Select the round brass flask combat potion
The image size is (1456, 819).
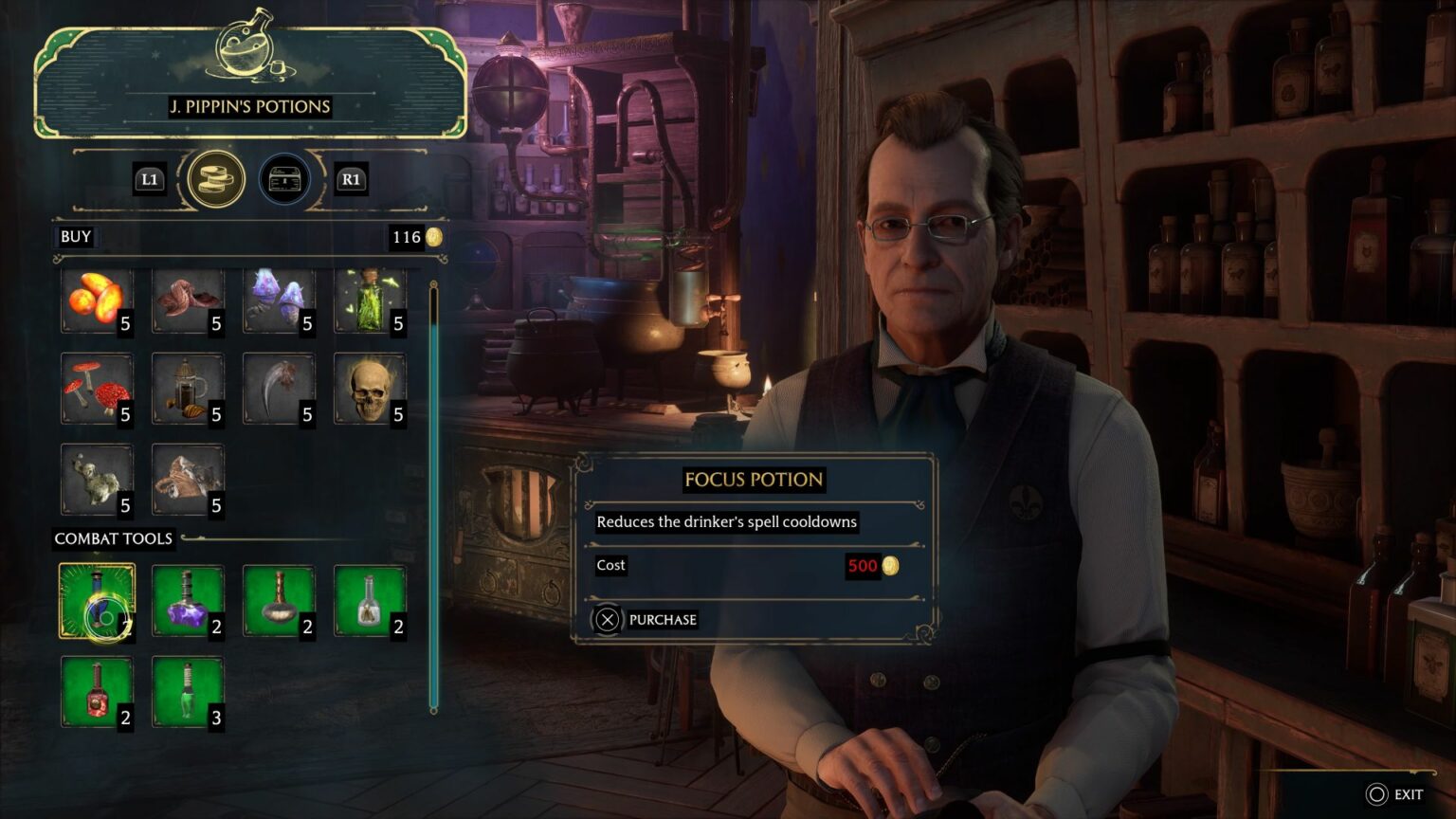point(279,600)
